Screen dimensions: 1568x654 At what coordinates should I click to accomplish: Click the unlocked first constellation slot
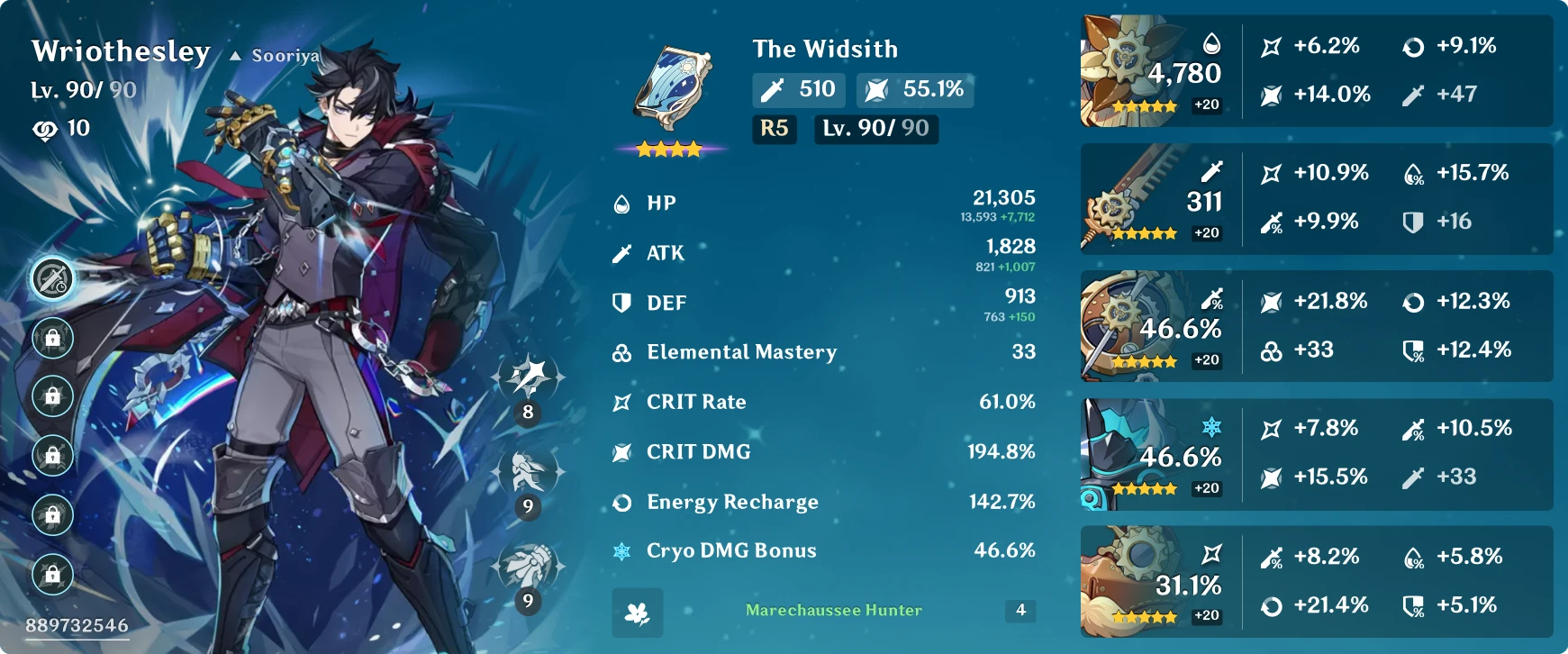[x=54, y=279]
